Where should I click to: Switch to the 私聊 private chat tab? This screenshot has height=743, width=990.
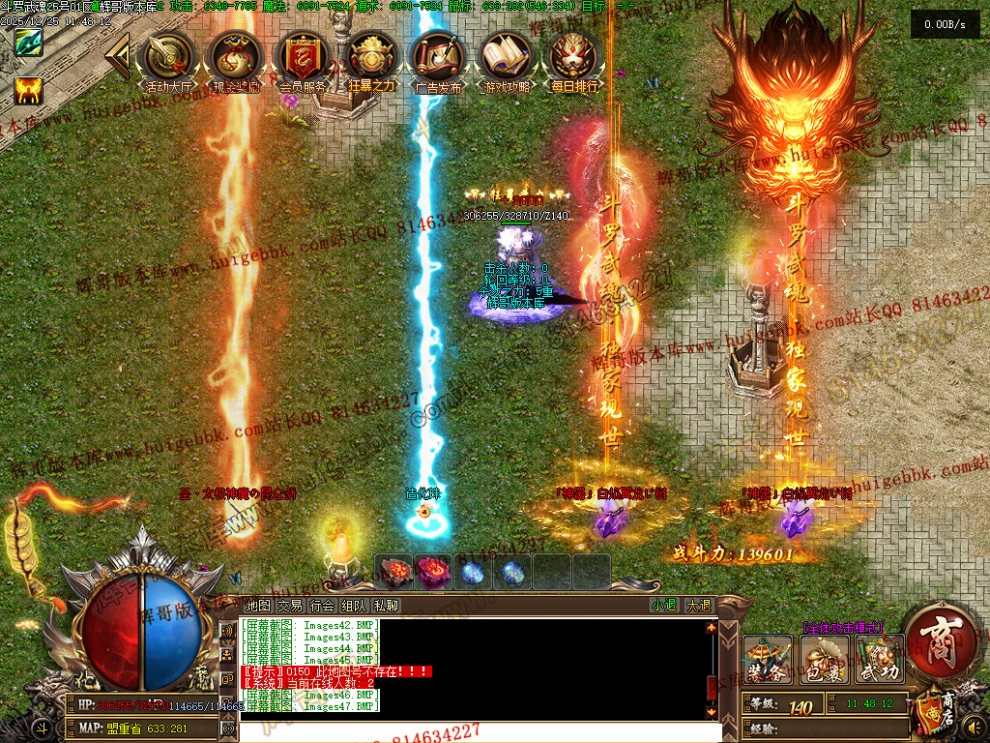pyautogui.click(x=386, y=605)
